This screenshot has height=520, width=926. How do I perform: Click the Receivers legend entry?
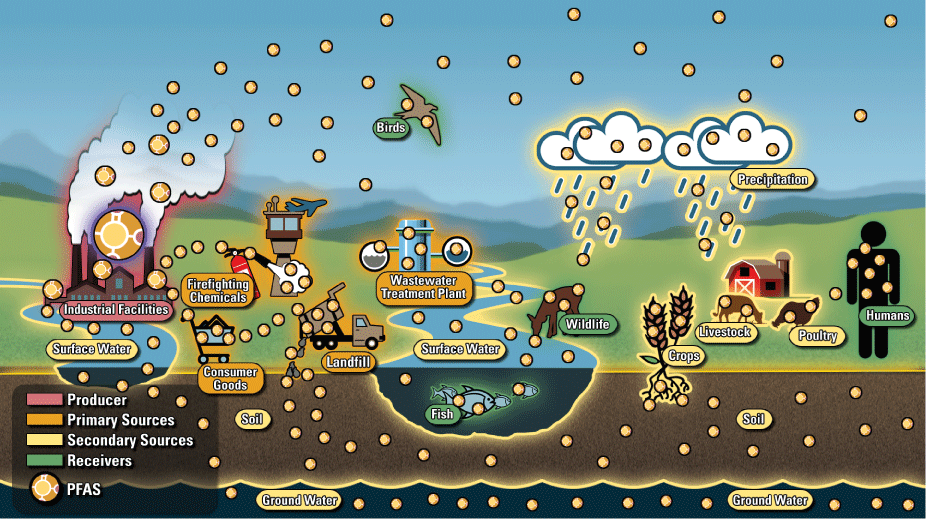99,460
